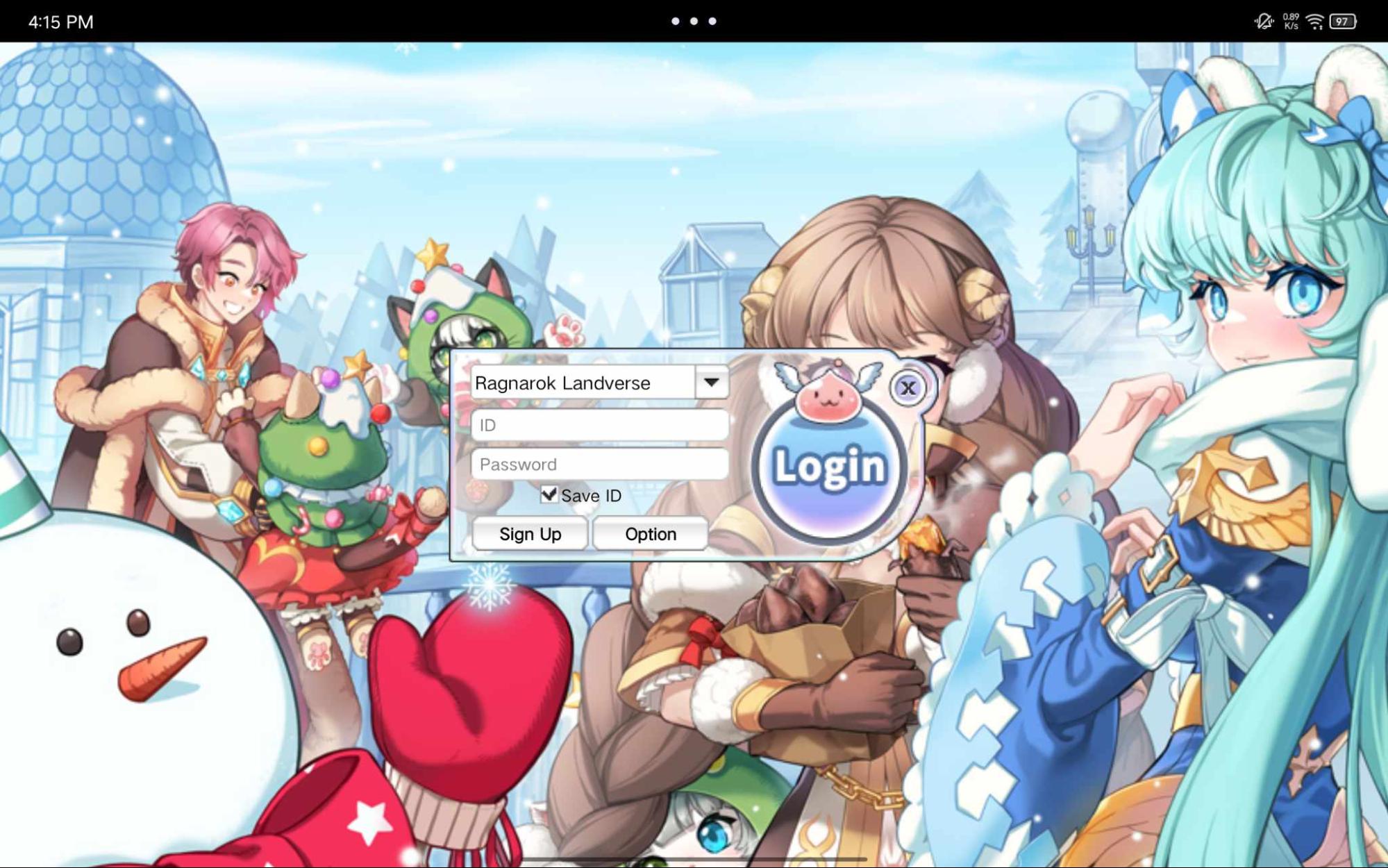Select the Password input field

pyautogui.click(x=599, y=464)
